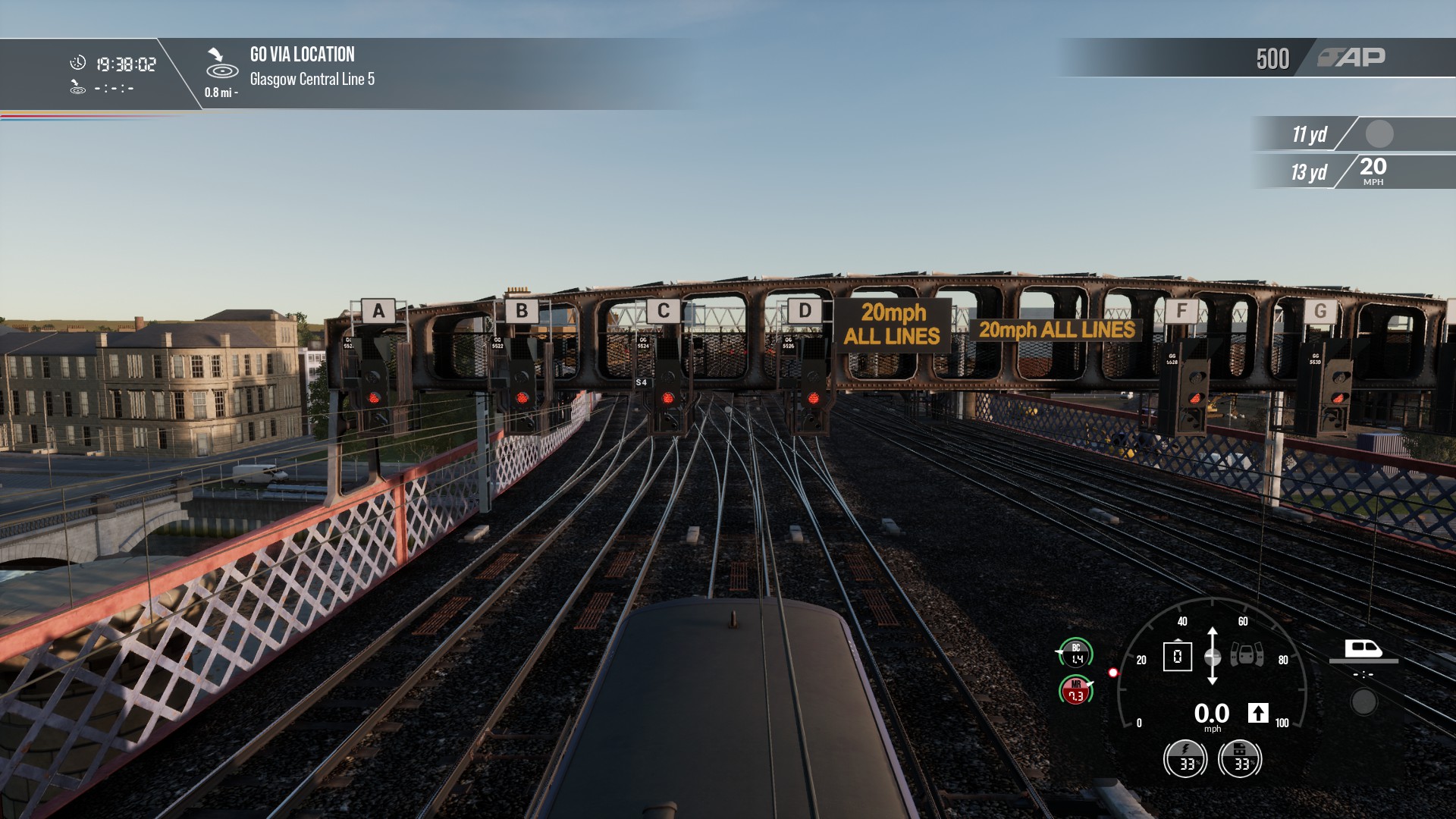Select the train brake percentage gauge
Image resolution: width=1456 pixels, height=819 pixels.
pos(1240,758)
